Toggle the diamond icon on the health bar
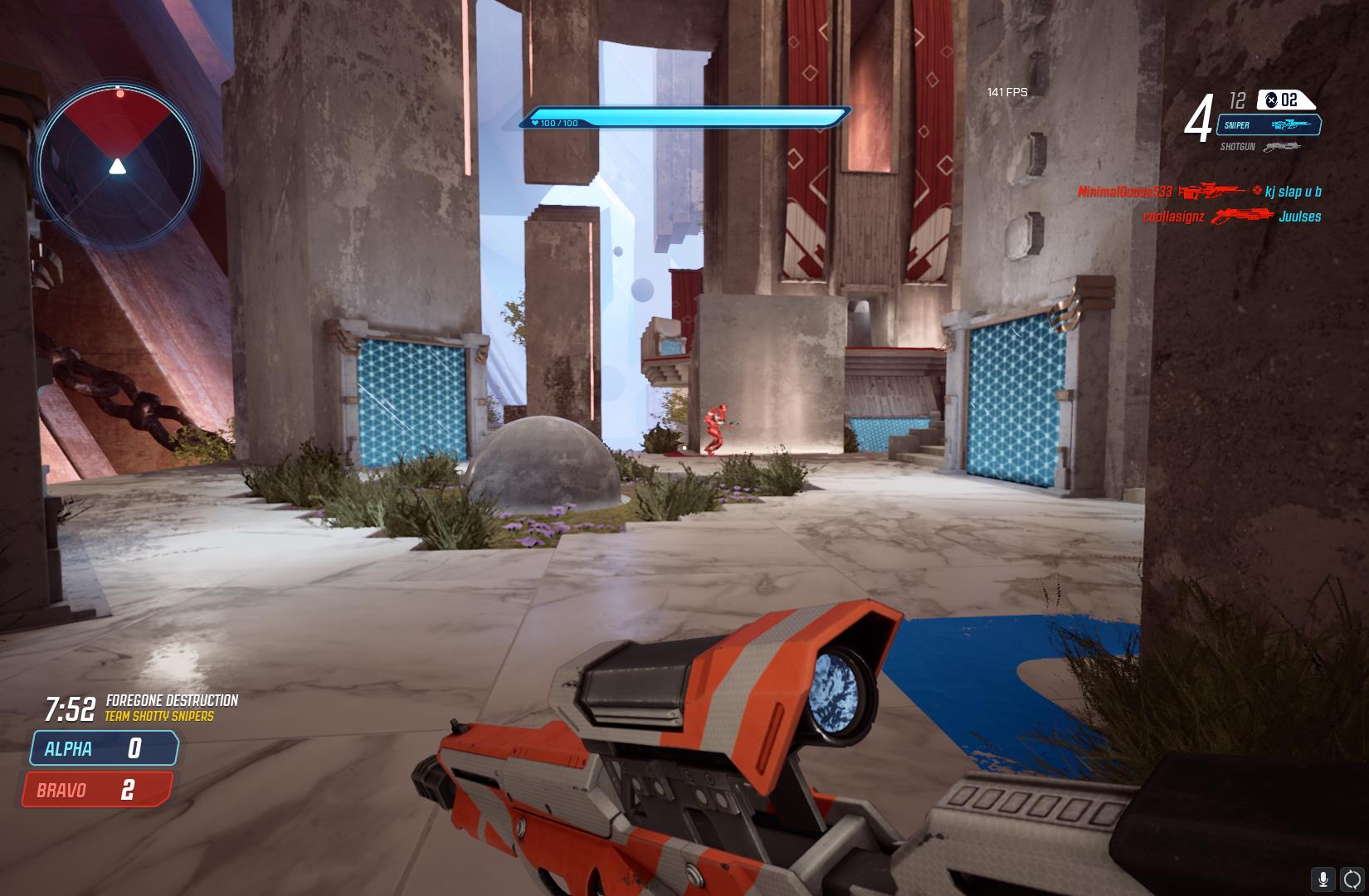Viewport: 1369px width, 896px height. coord(533,122)
